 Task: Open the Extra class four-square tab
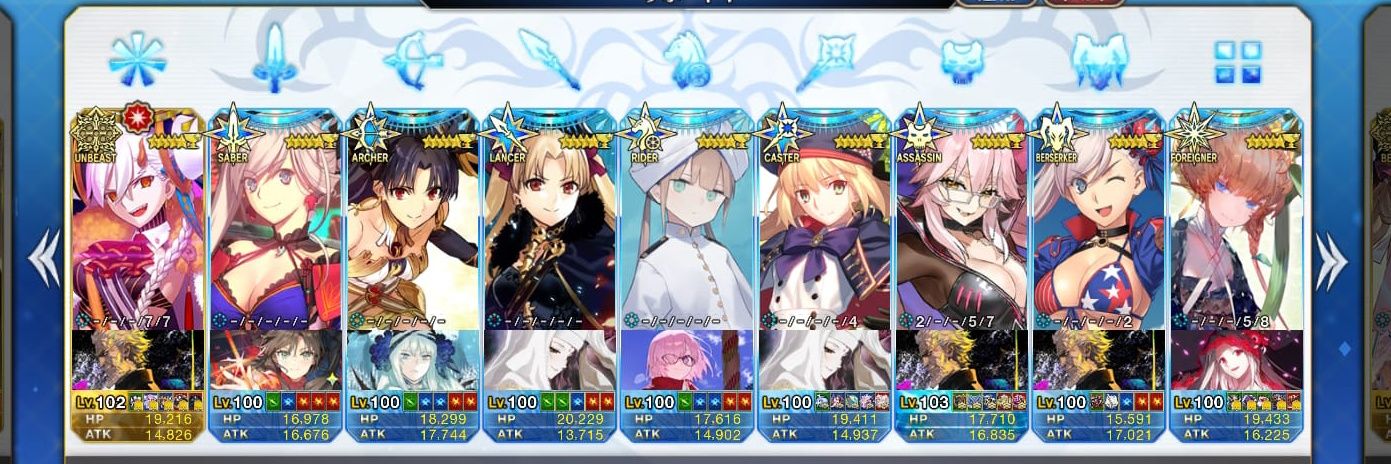point(1237,62)
